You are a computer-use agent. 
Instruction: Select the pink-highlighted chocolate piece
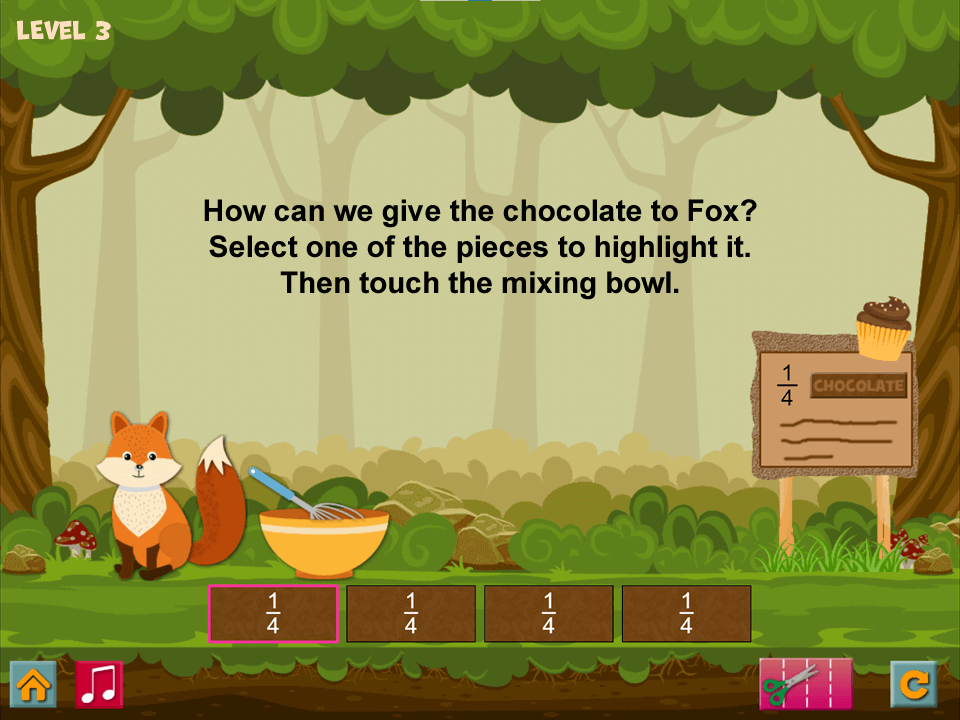tap(273, 613)
